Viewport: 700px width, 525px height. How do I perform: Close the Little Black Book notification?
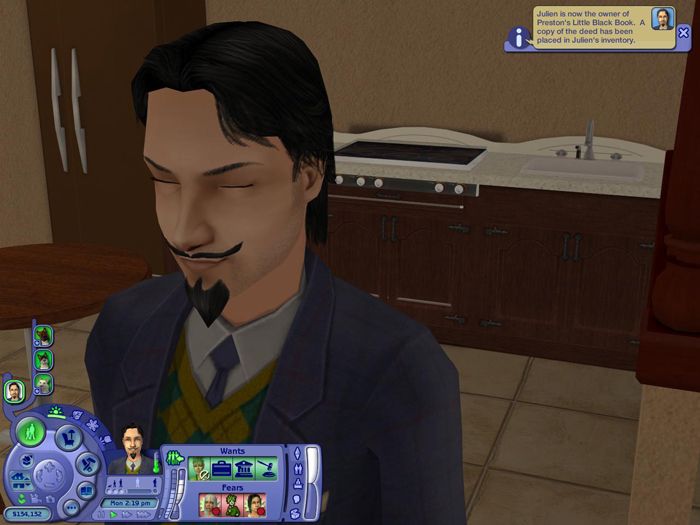pos(684,32)
